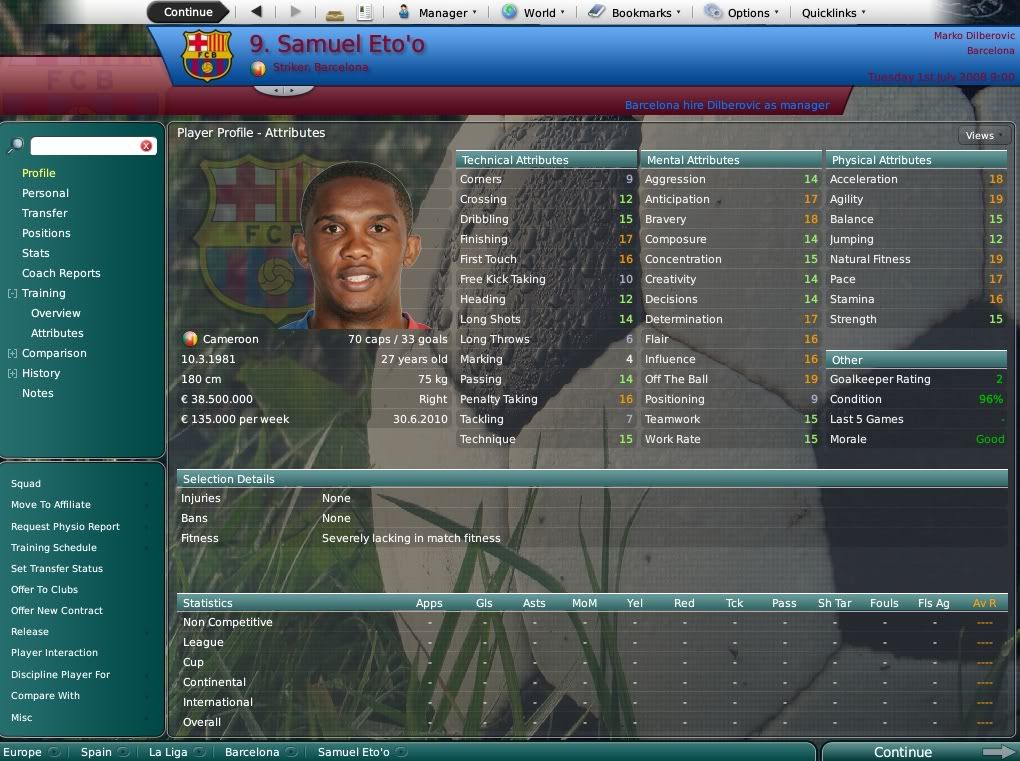This screenshot has width=1020, height=761.
Task: Select Set Transfer Status action
Action: point(57,568)
